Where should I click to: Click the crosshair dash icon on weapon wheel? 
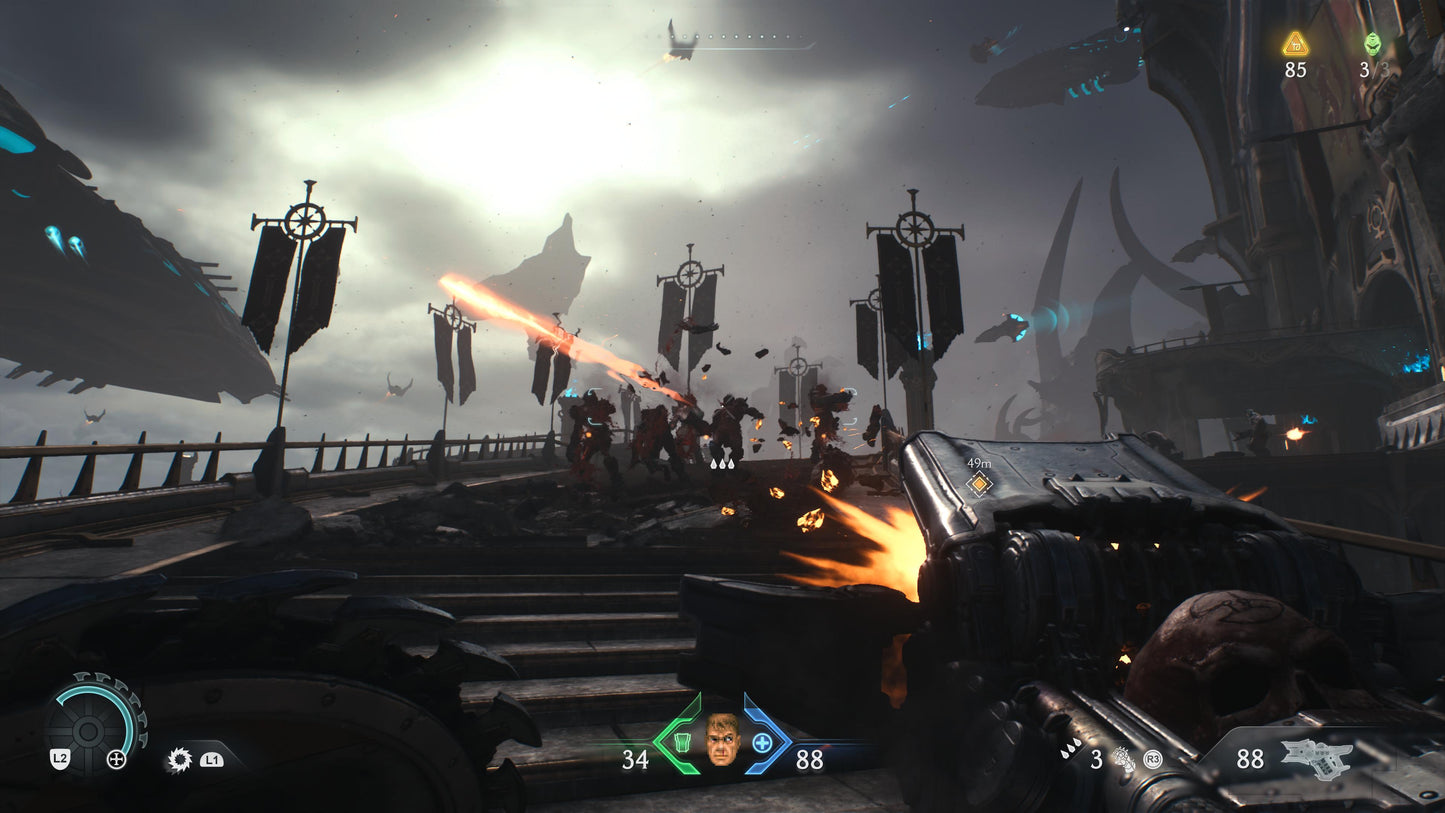tap(116, 759)
